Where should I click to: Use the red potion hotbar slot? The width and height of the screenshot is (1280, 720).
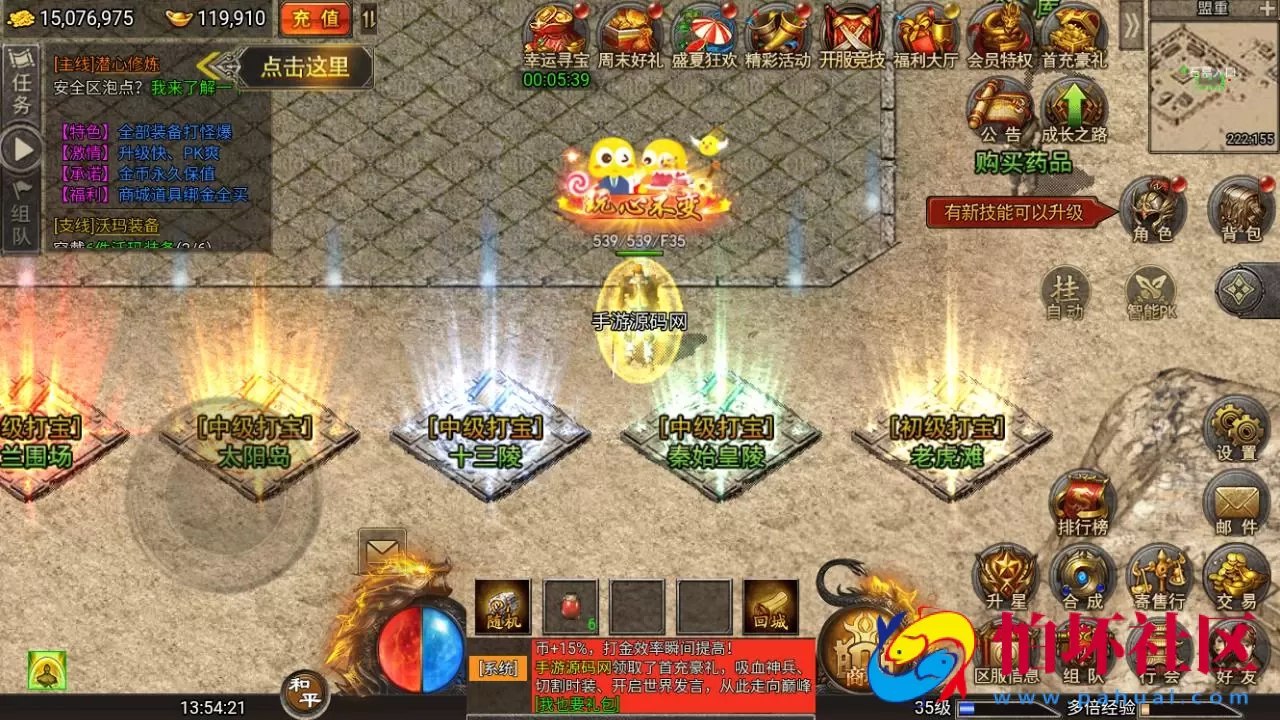(571, 606)
